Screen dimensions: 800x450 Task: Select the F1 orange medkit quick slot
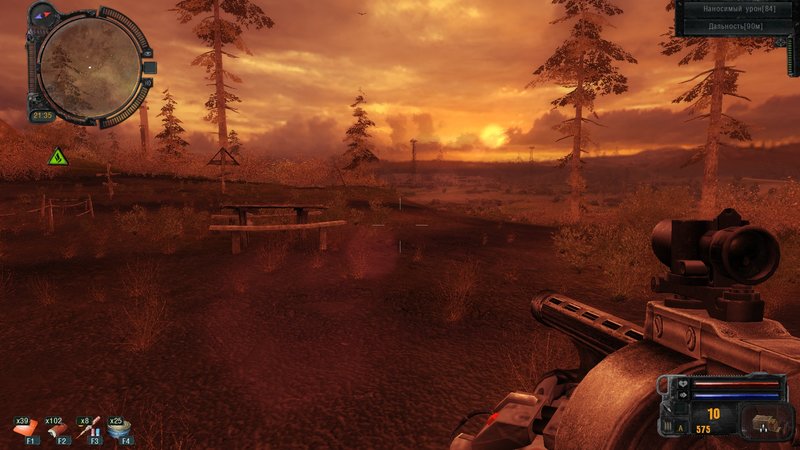[26, 430]
